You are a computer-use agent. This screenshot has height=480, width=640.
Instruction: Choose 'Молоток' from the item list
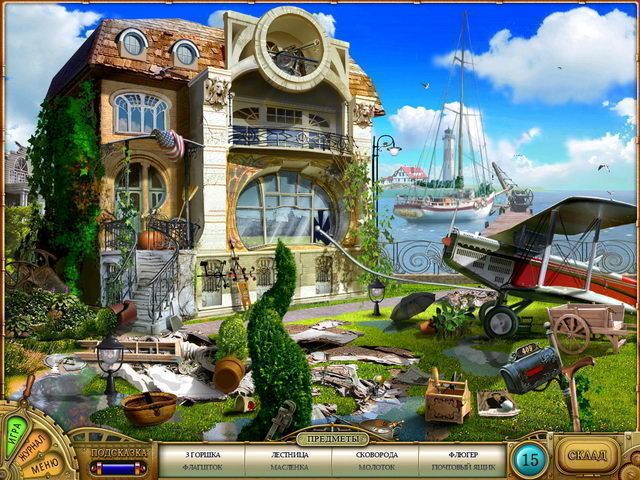coord(376,467)
